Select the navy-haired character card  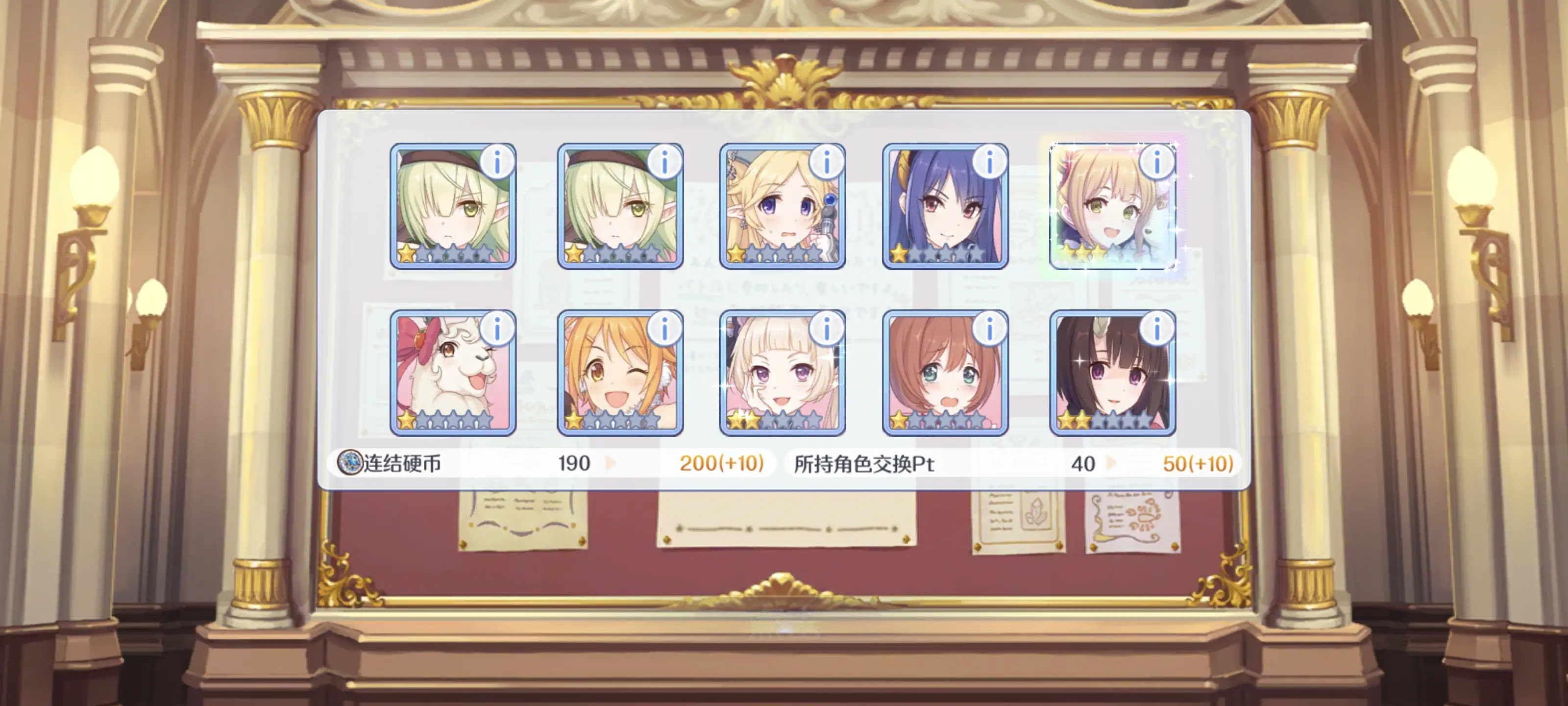pyautogui.click(x=945, y=207)
